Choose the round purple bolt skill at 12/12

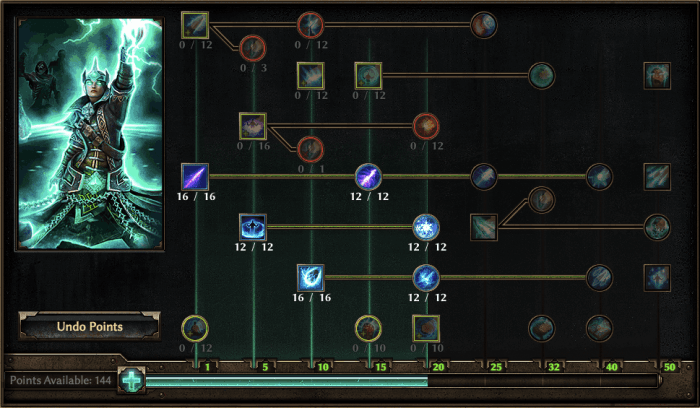(369, 176)
